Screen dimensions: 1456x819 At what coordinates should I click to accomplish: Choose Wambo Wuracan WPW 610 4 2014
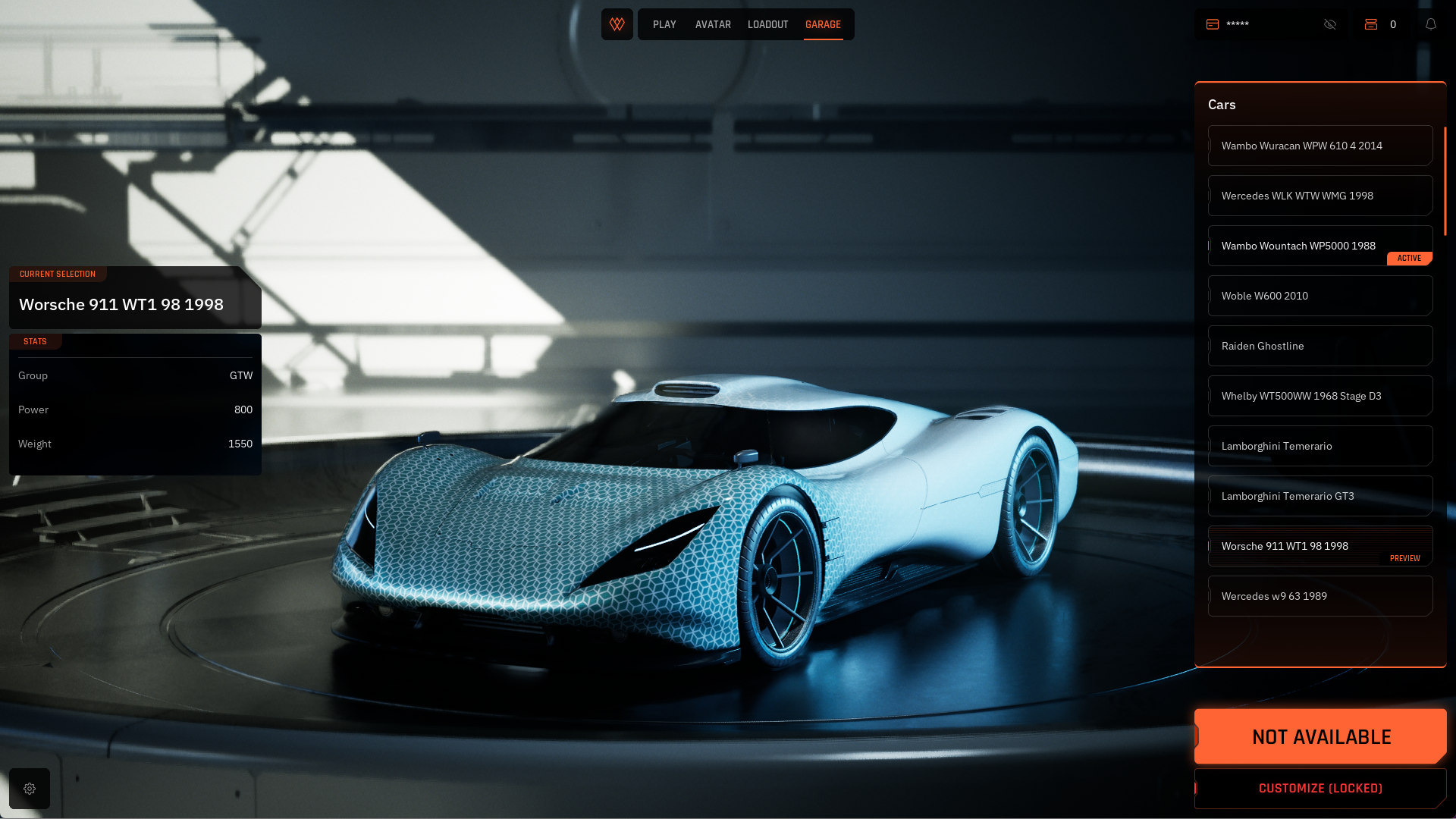coord(1319,146)
